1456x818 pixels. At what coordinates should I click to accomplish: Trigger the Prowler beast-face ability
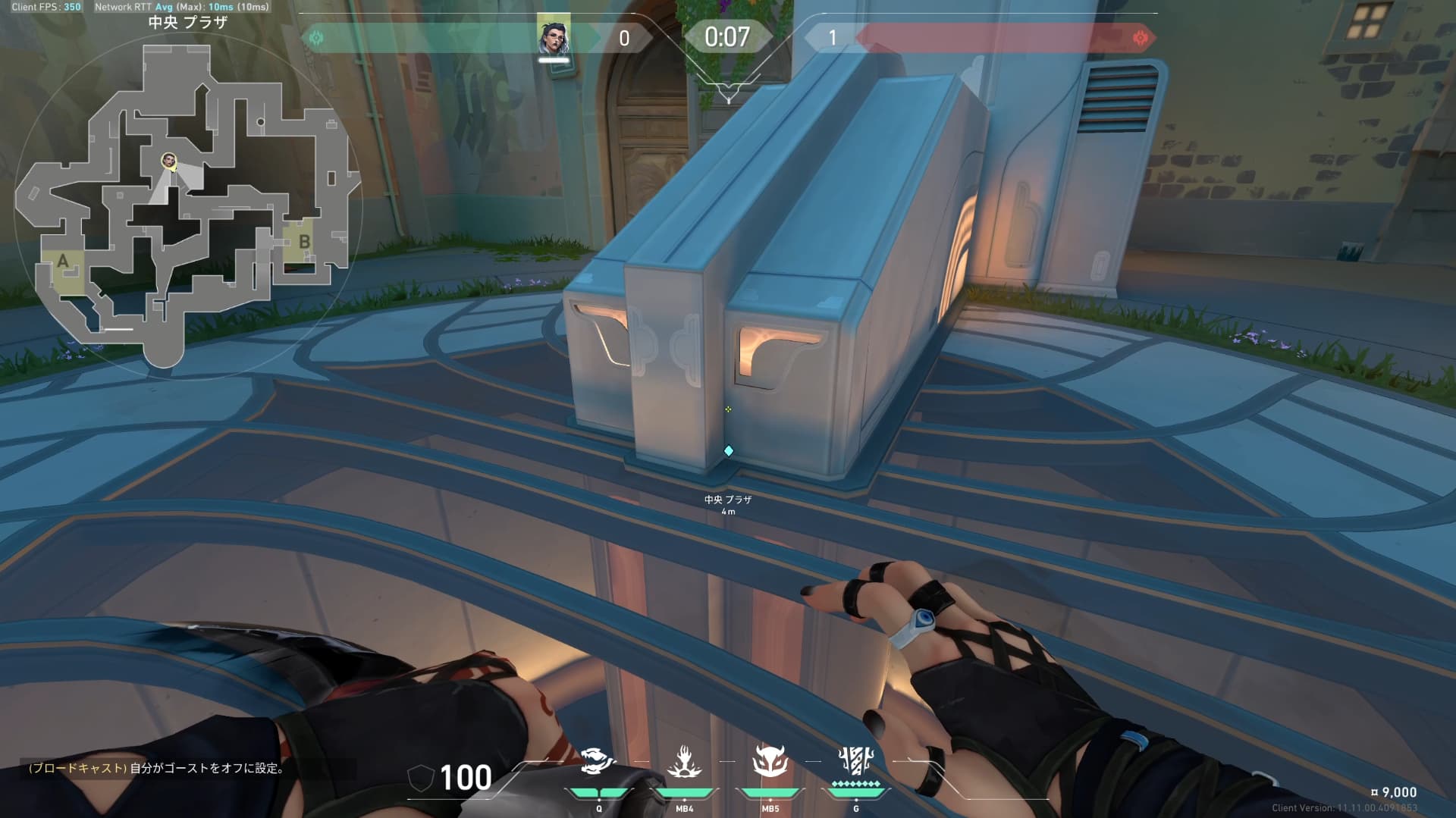770,761
